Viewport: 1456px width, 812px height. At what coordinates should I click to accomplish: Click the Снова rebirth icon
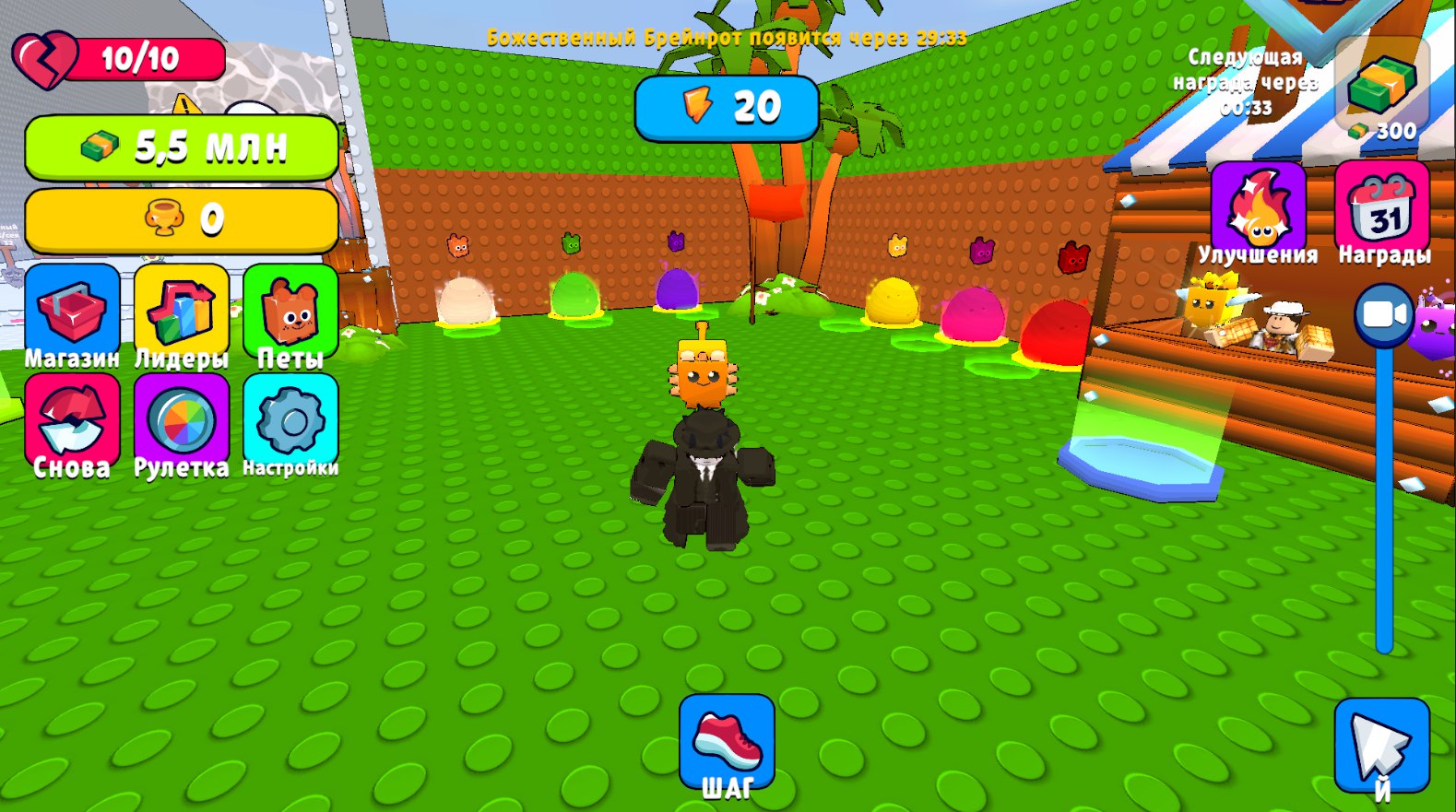(x=72, y=419)
